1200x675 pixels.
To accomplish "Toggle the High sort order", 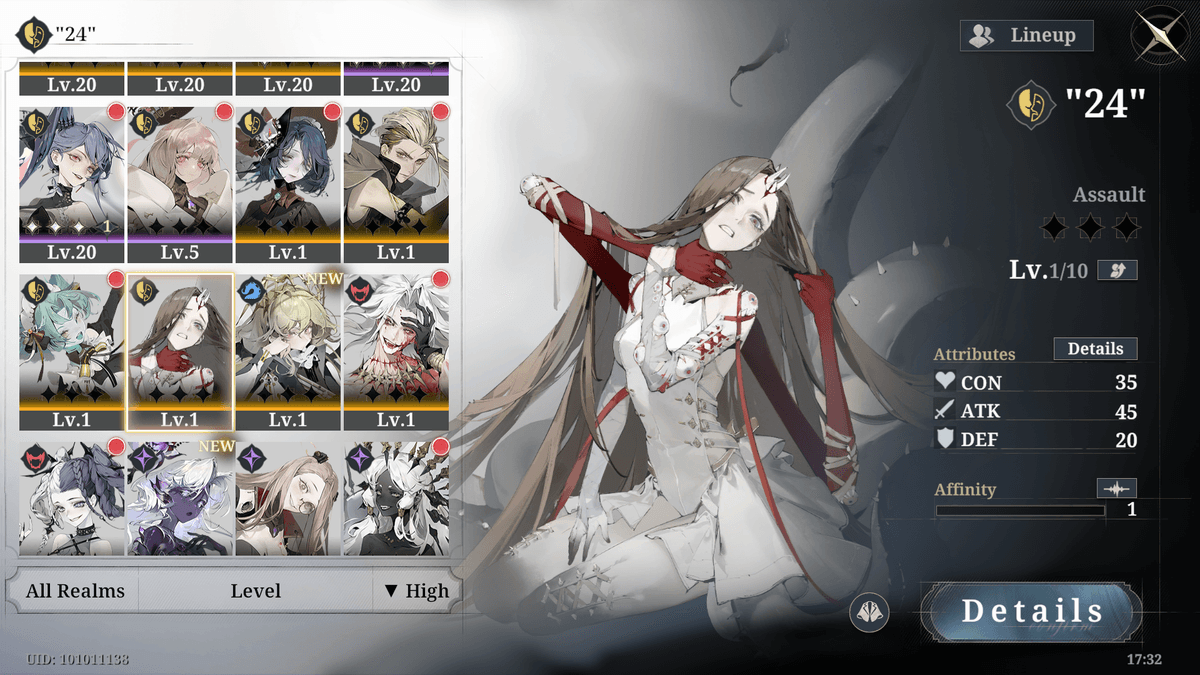I will pyautogui.click(x=417, y=591).
